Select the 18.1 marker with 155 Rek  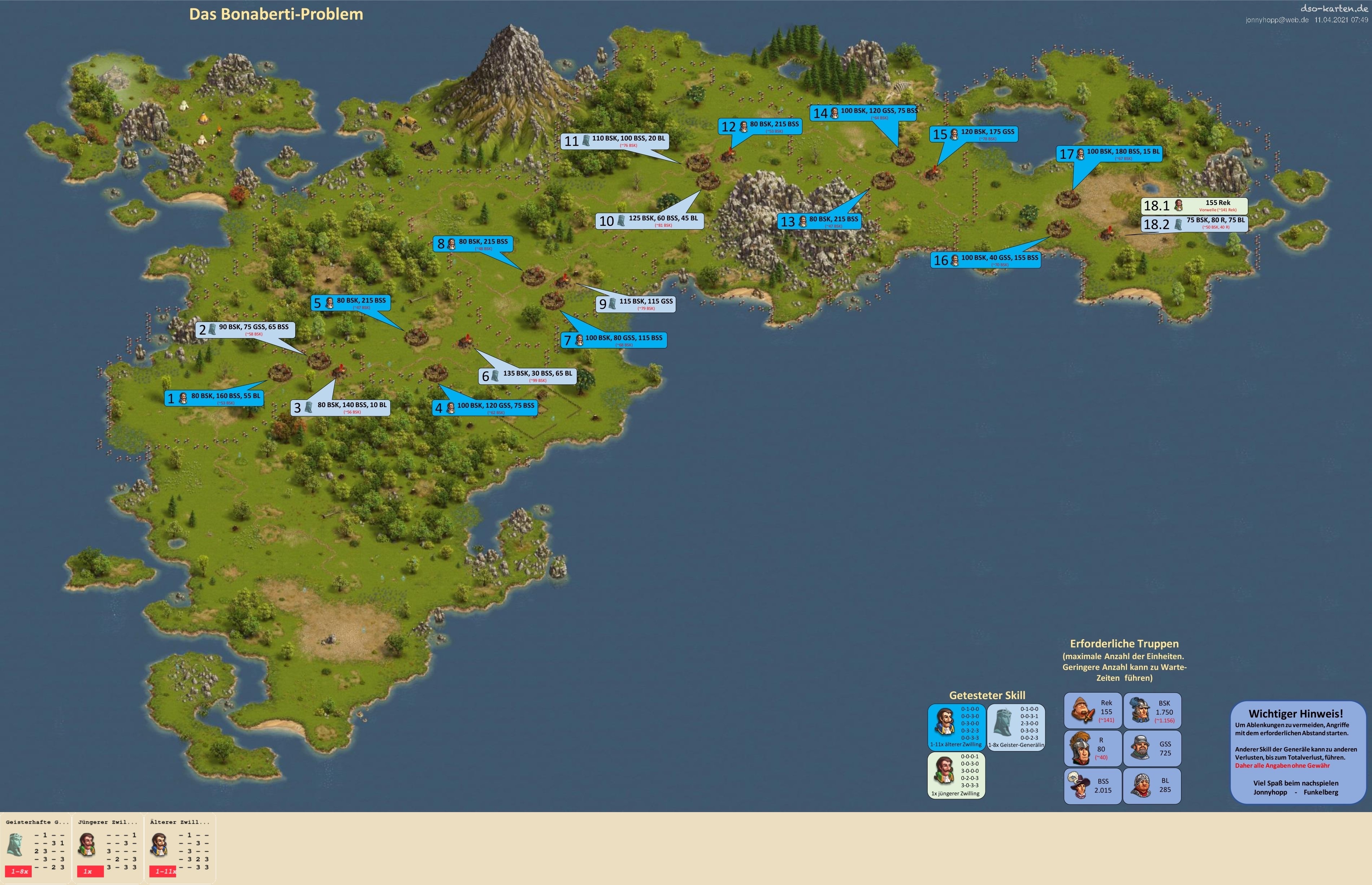1194,205
